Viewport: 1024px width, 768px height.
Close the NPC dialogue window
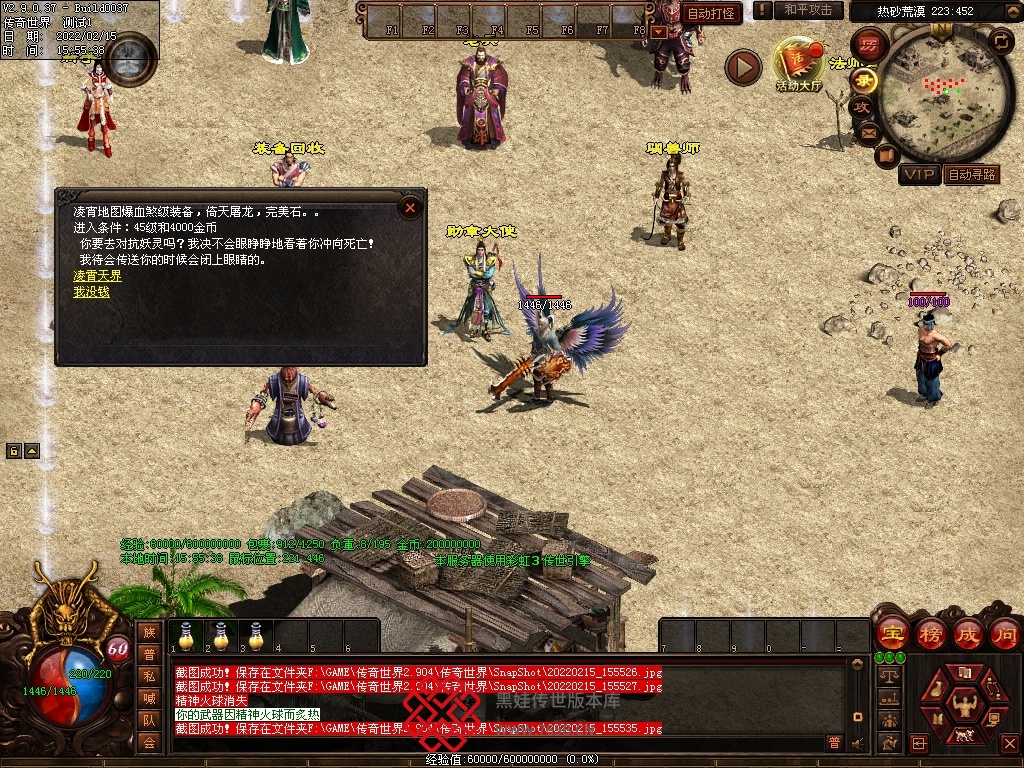click(410, 208)
